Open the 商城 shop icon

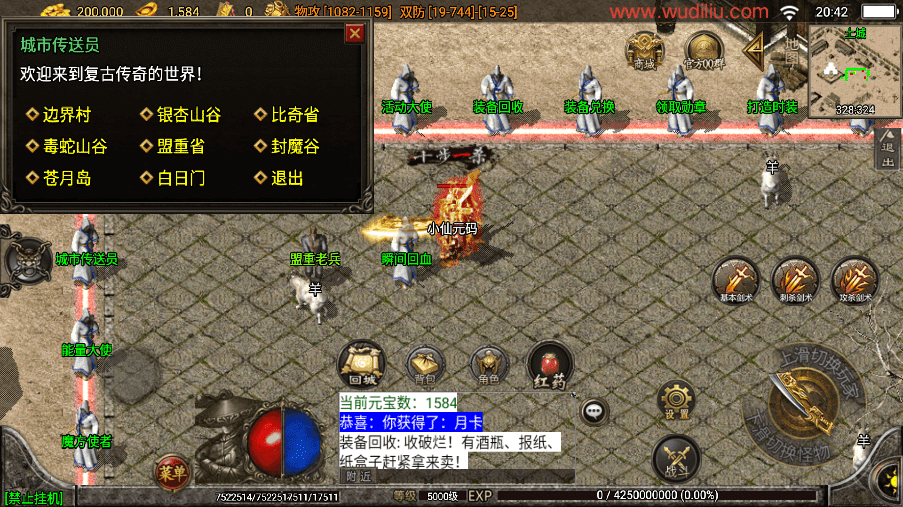click(645, 50)
